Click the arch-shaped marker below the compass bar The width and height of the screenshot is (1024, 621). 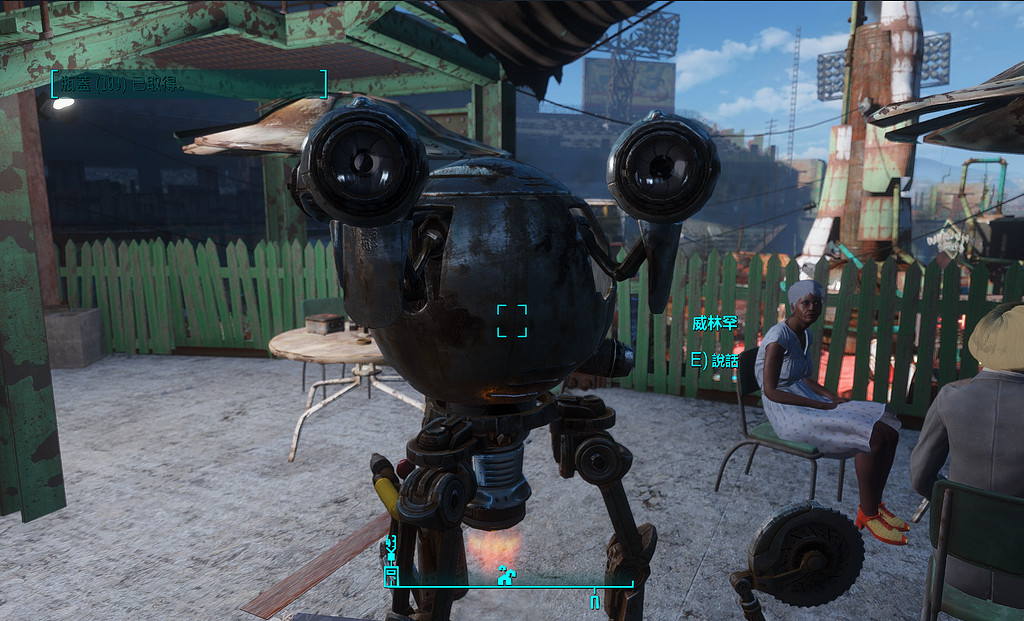pyautogui.click(x=595, y=601)
